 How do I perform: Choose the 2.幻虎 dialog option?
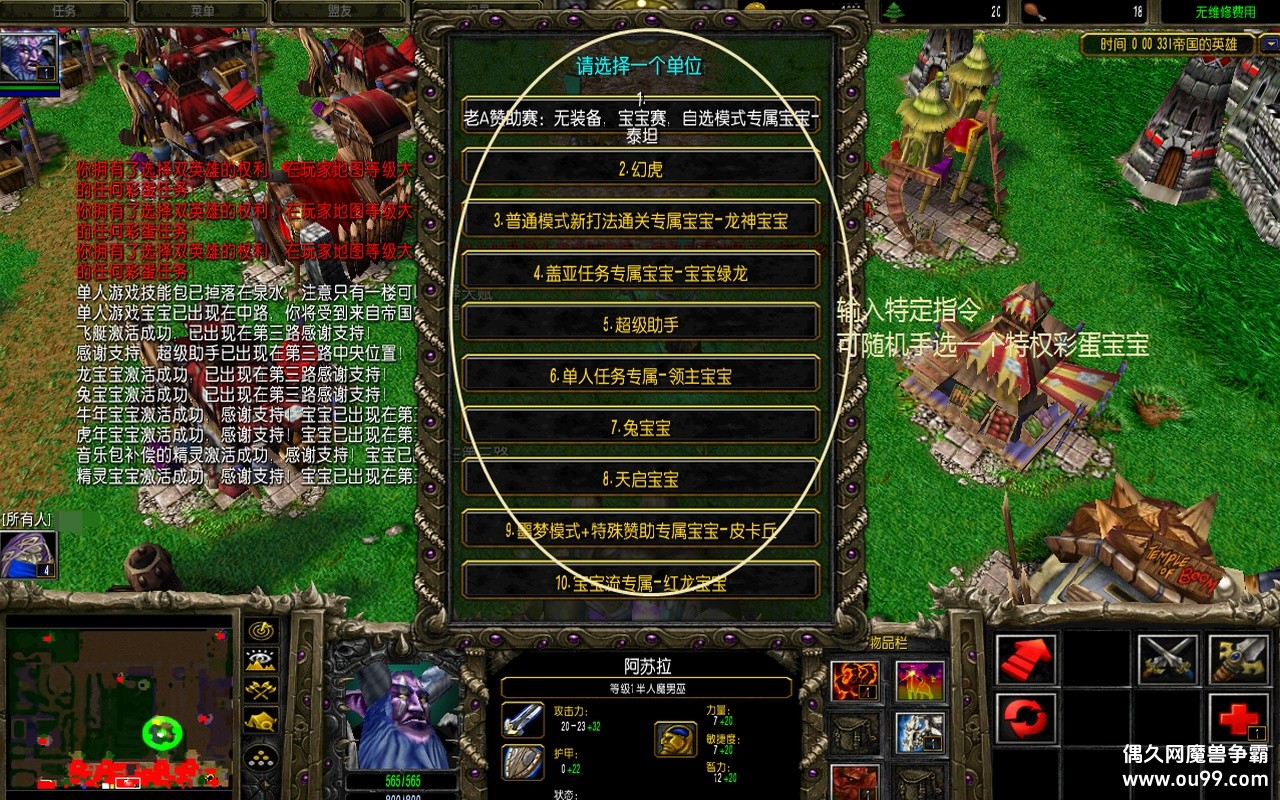pos(640,169)
